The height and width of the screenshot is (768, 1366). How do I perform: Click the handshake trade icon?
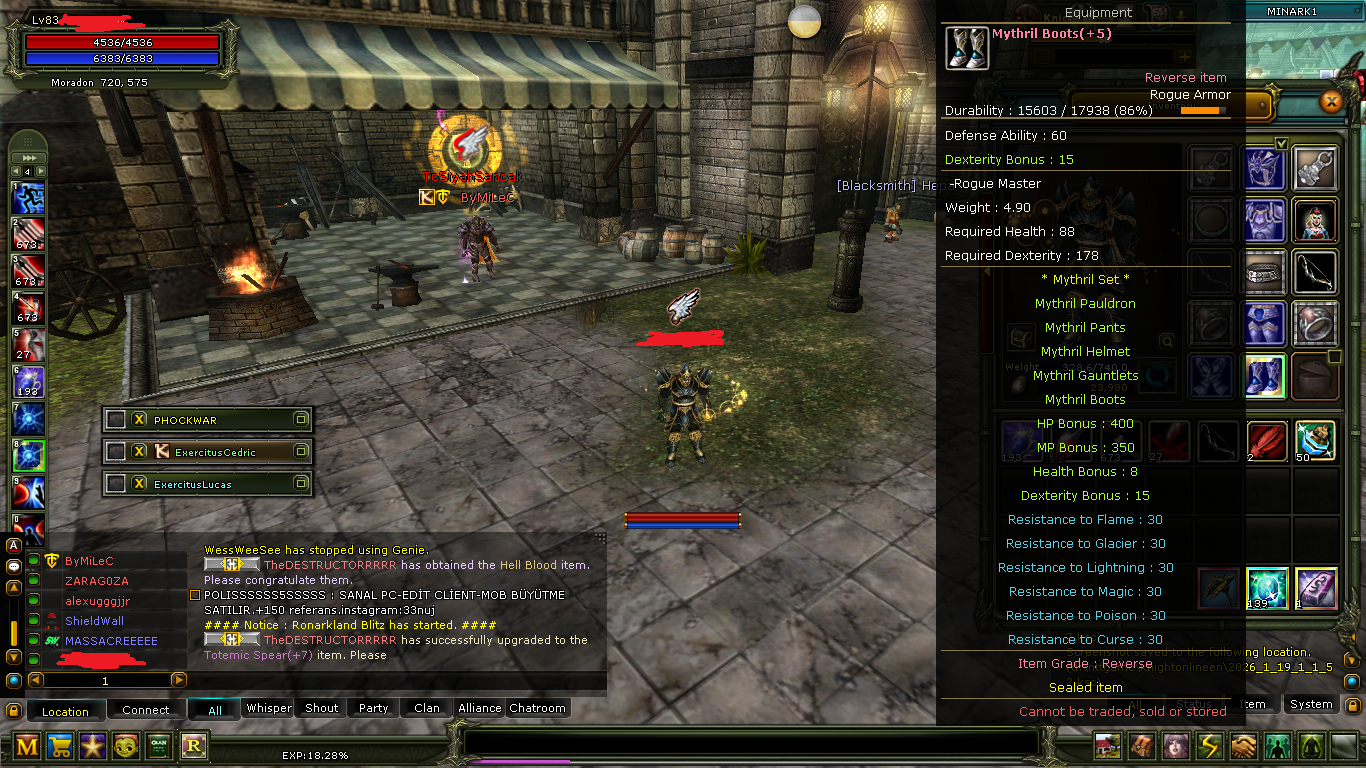tap(1245, 746)
